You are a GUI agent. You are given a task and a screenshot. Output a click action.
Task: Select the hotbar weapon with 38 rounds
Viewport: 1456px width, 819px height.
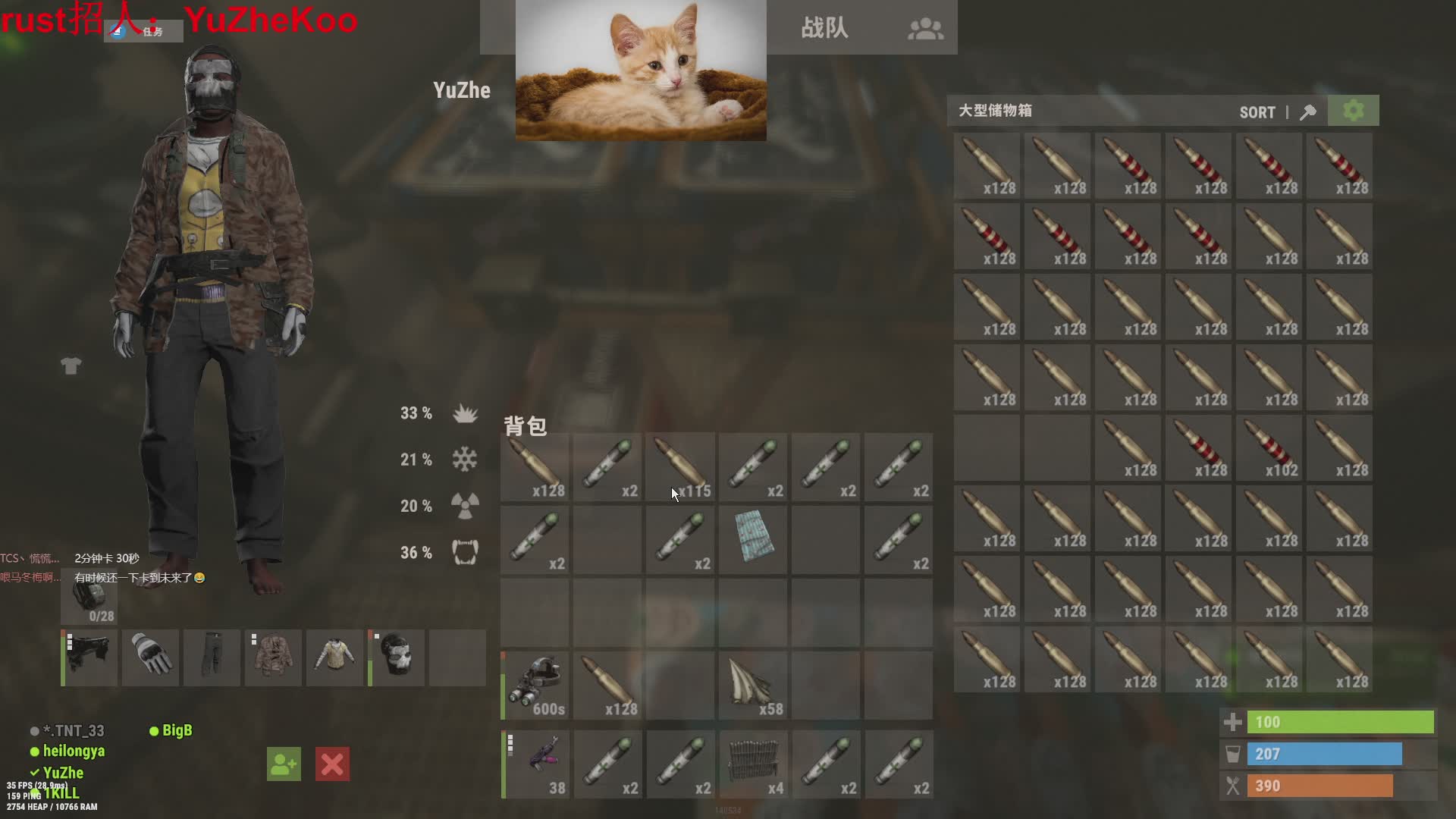pyautogui.click(x=536, y=764)
